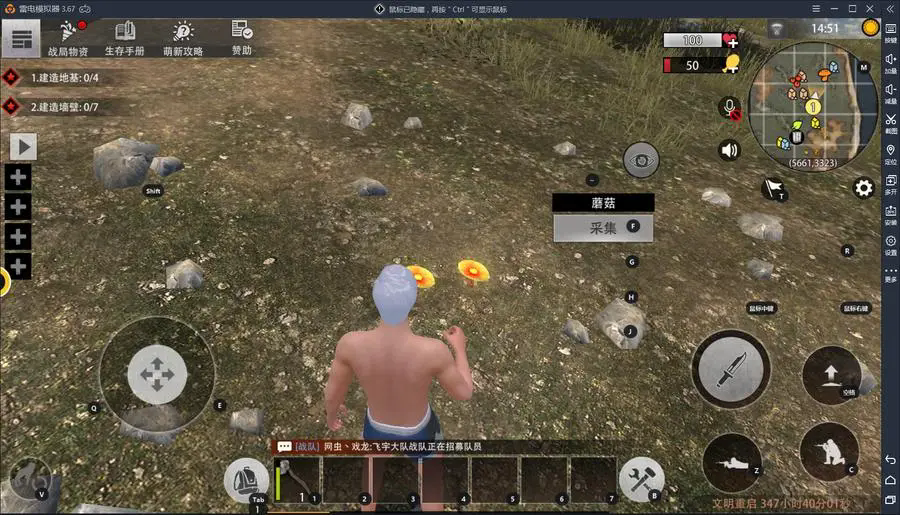Image resolution: width=900 pixels, height=515 pixels.
Task: Open the 战局物资 supplies menu
Action: point(68,38)
